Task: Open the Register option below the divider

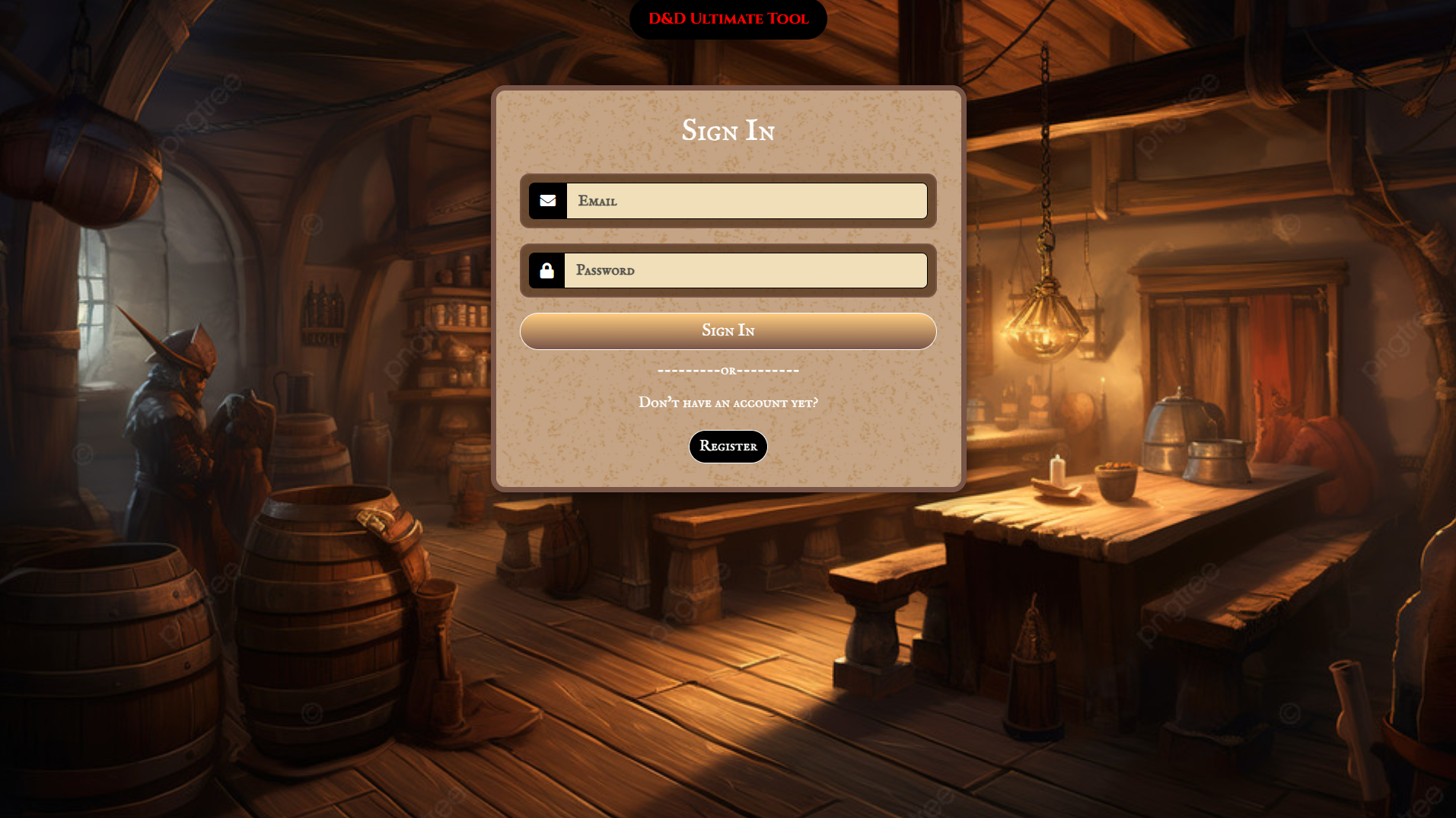Action: click(728, 447)
